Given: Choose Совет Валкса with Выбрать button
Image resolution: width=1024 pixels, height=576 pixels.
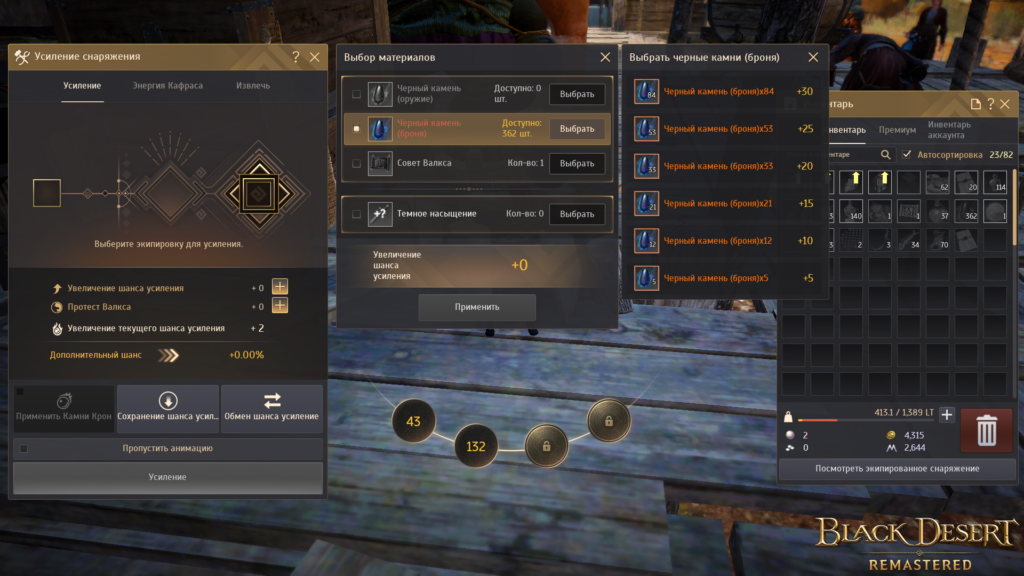Looking at the screenshot, I should click(x=577, y=163).
